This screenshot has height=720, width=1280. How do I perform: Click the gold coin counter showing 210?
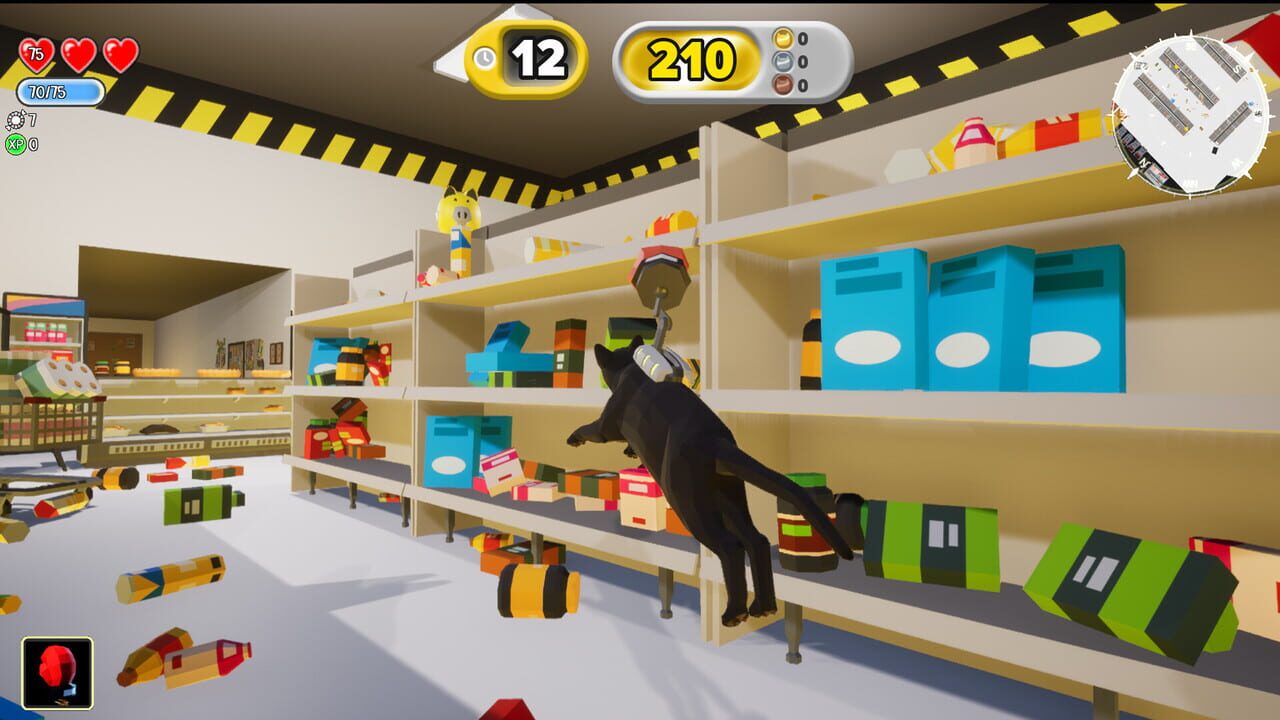click(x=690, y=58)
